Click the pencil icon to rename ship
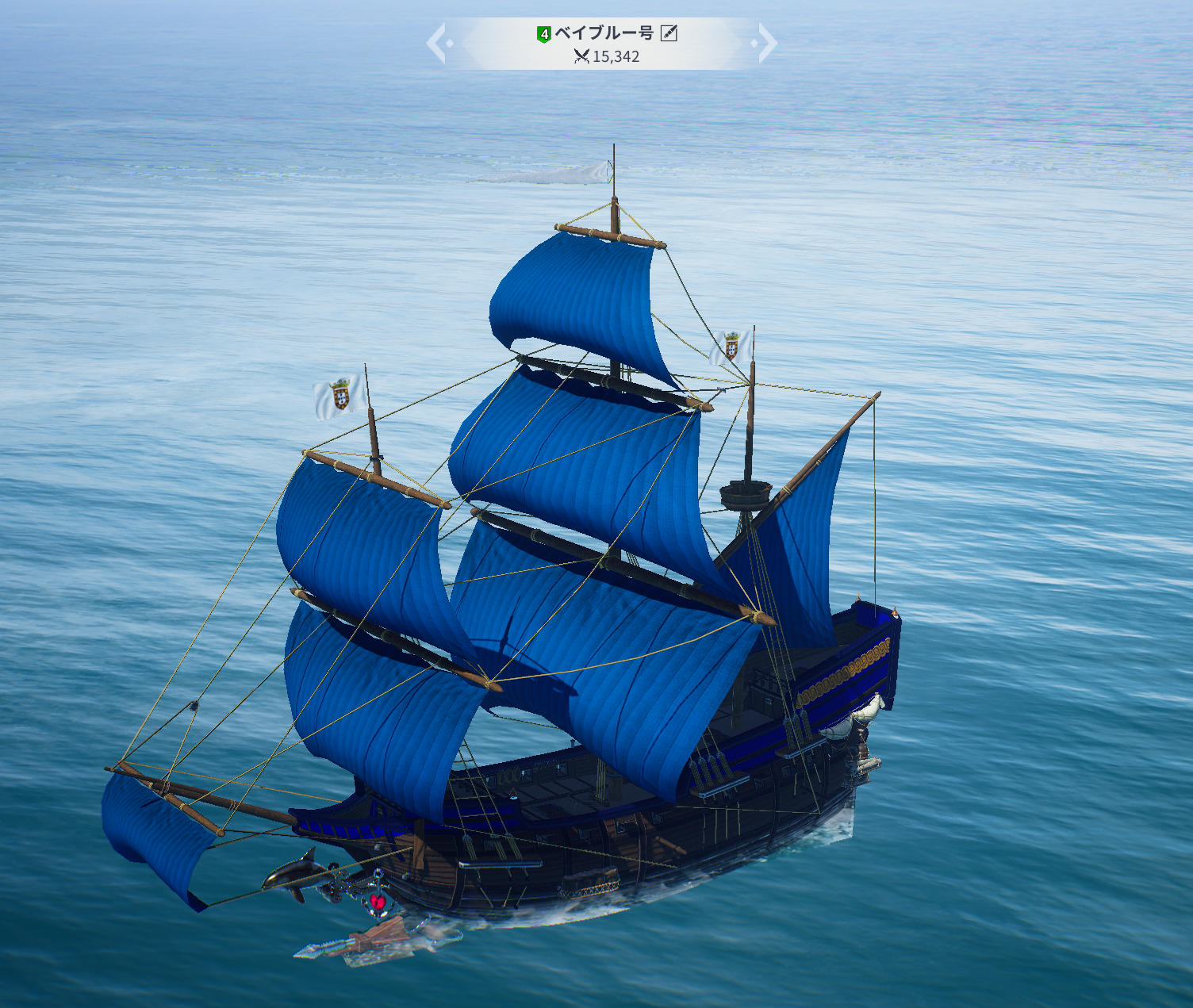 coord(669,33)
